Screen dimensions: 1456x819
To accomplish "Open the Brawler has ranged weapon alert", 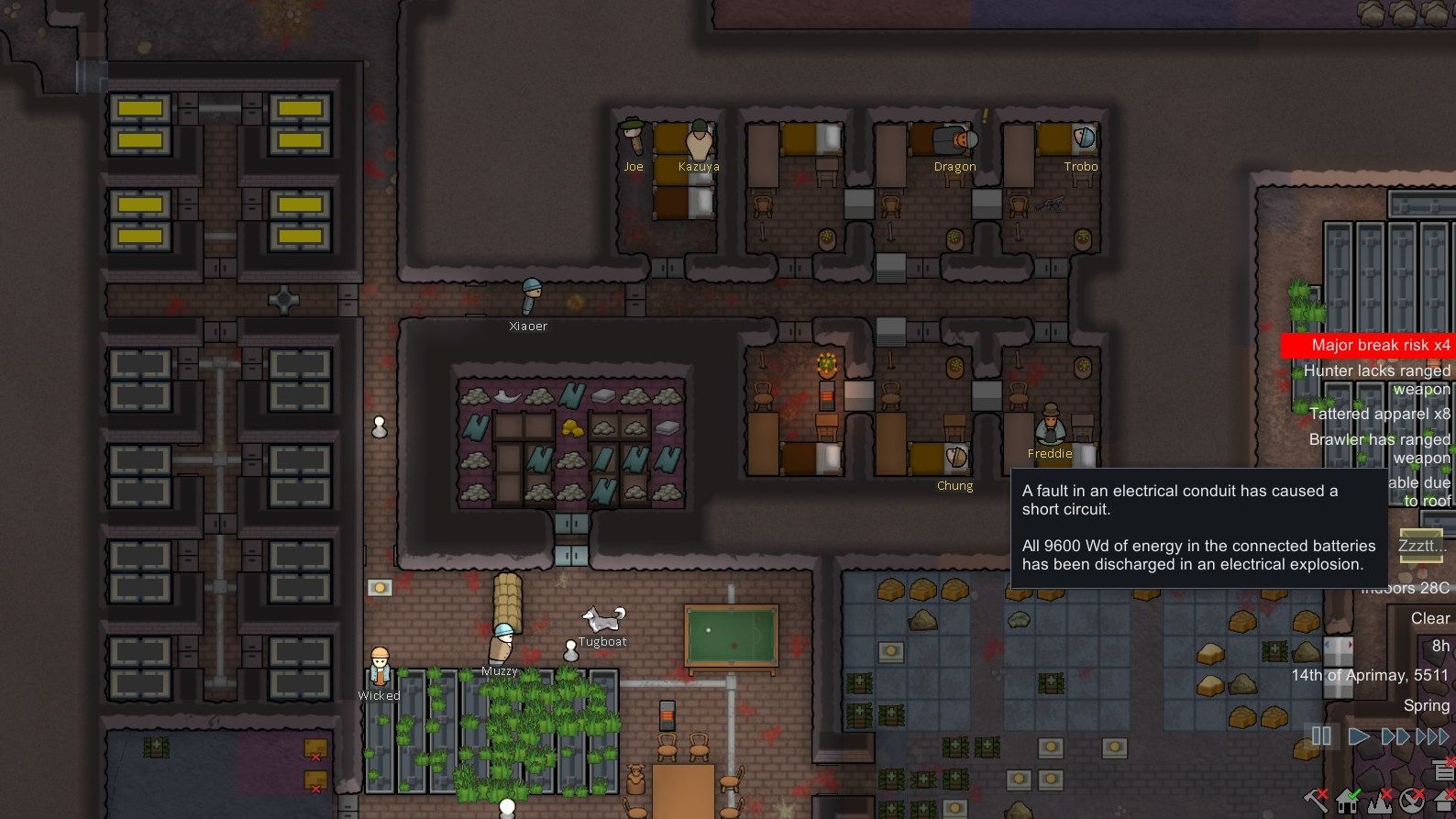I will [1382, 448].
